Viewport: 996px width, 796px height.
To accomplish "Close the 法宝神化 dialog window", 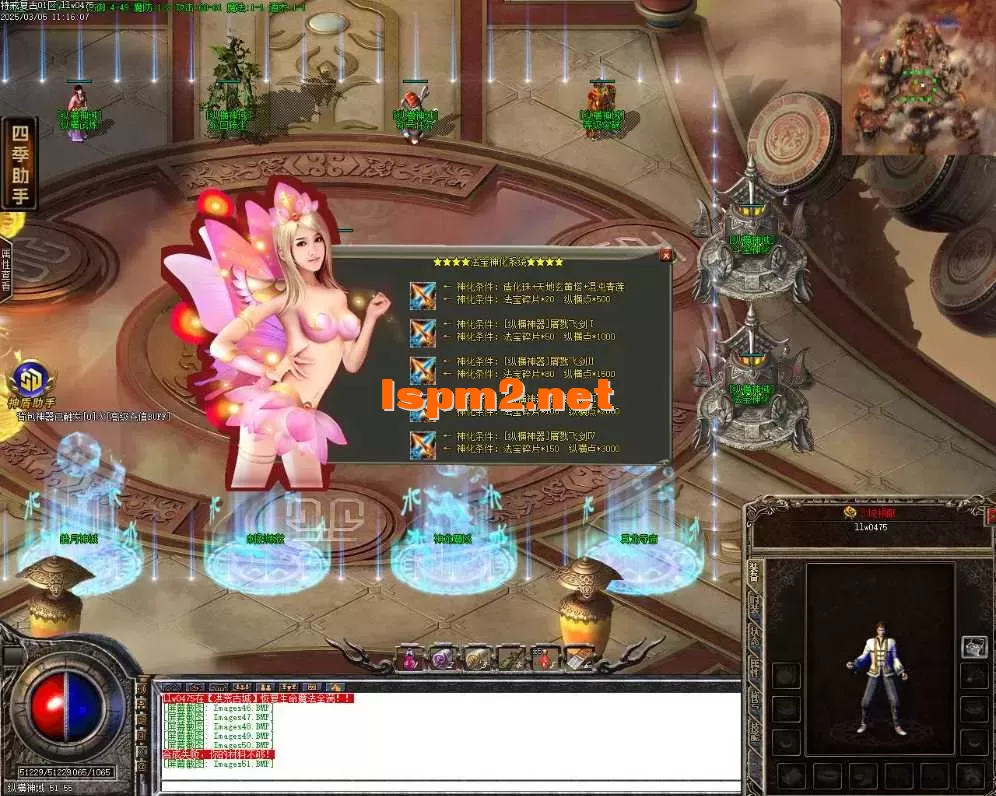I will 667,255.
